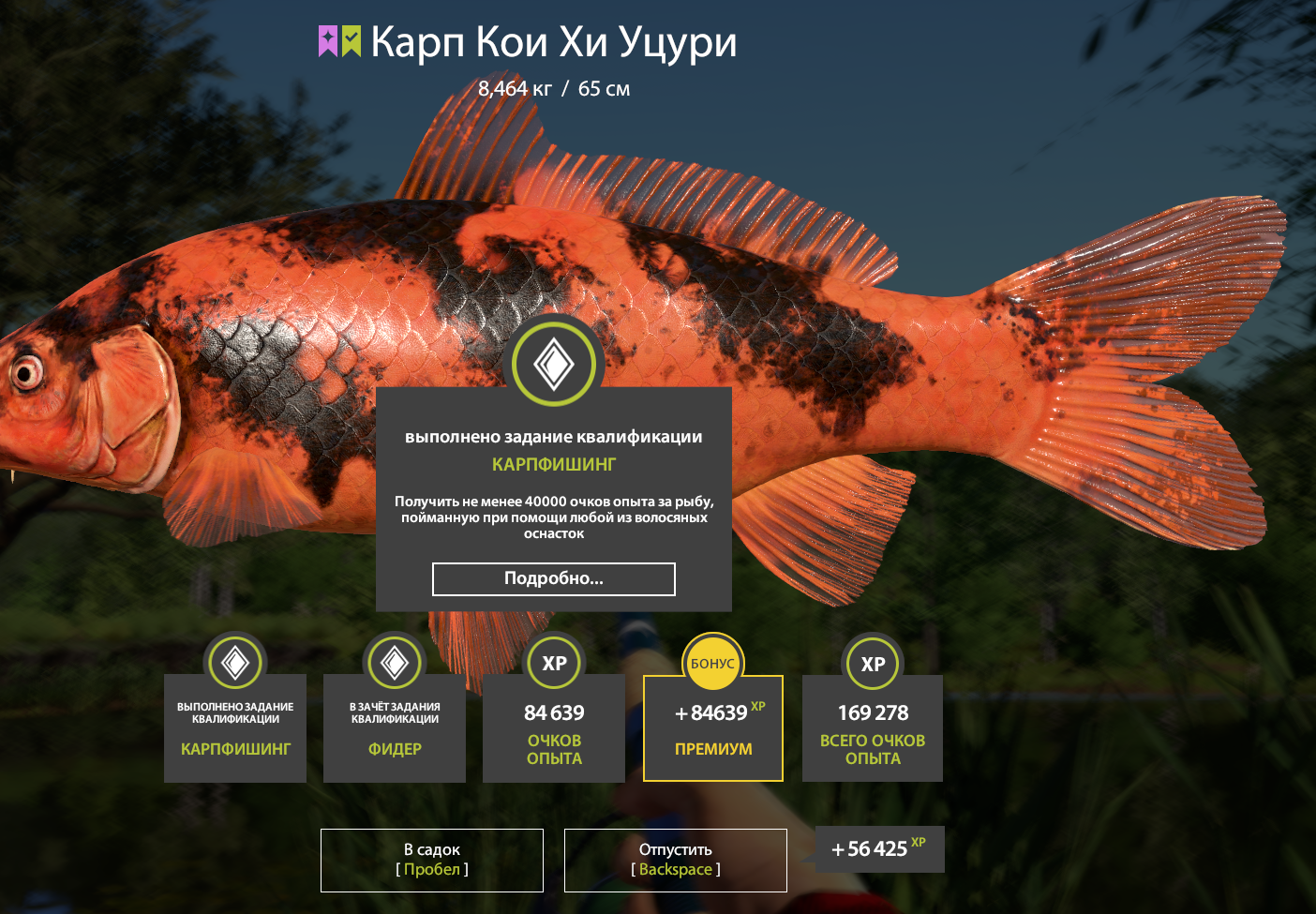Release the fish with Отпустить
The image size is (1316, 914).
675,860
